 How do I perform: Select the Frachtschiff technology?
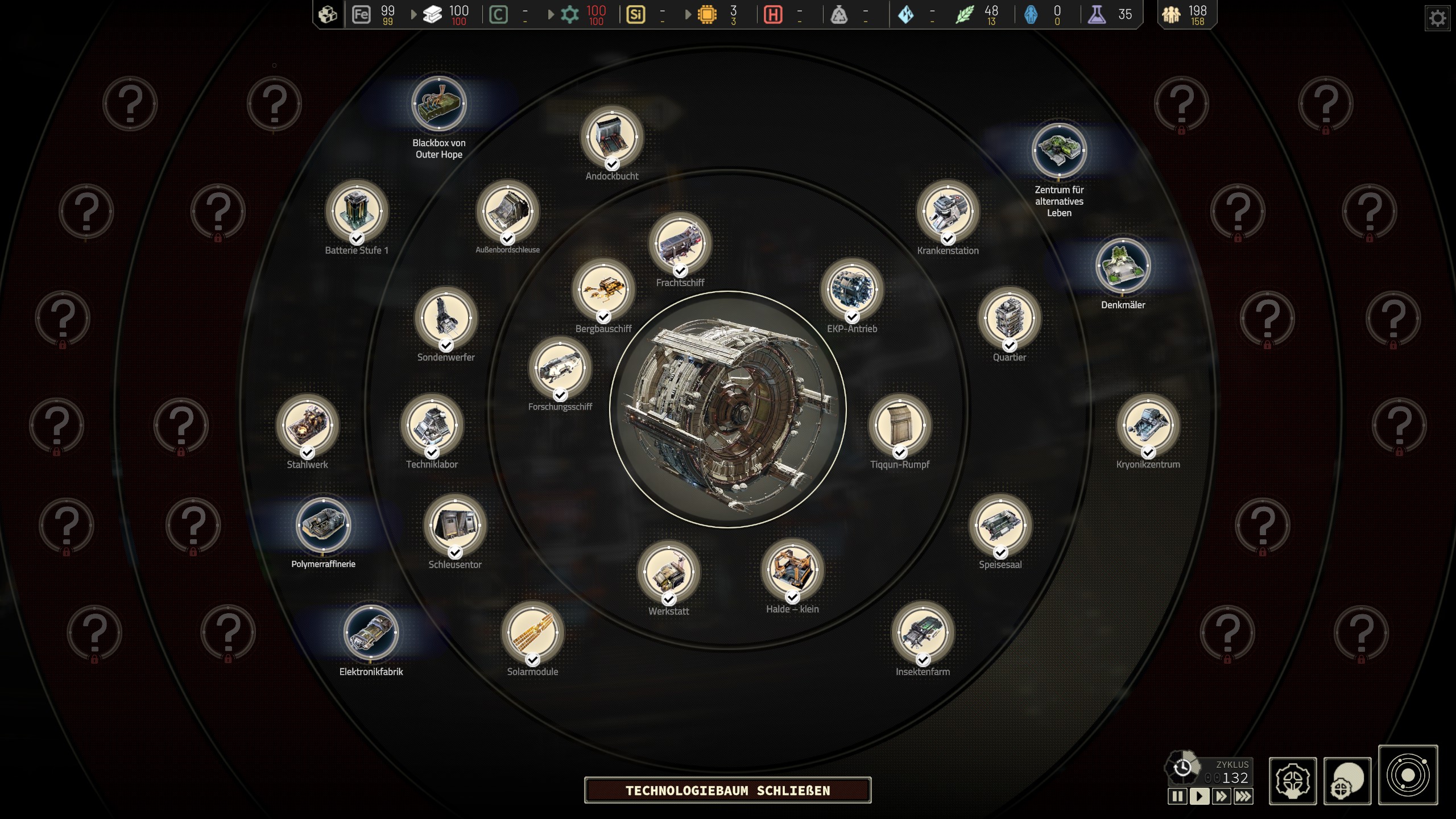[680, 243]
